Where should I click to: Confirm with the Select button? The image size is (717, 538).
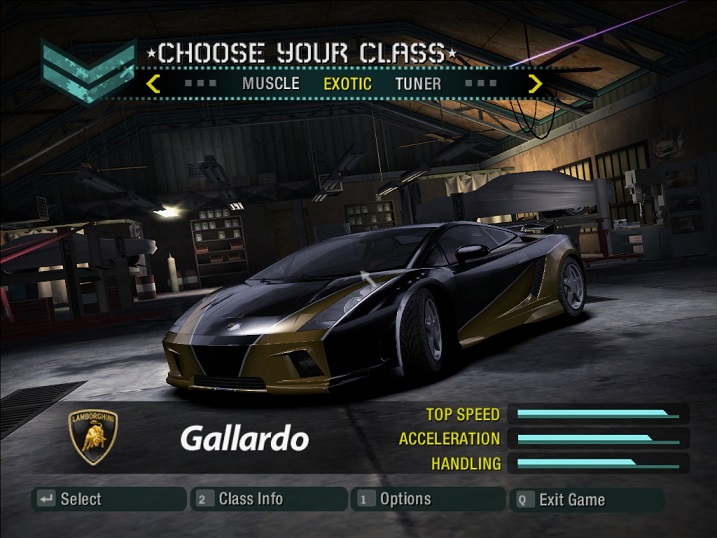pos(109,499)
